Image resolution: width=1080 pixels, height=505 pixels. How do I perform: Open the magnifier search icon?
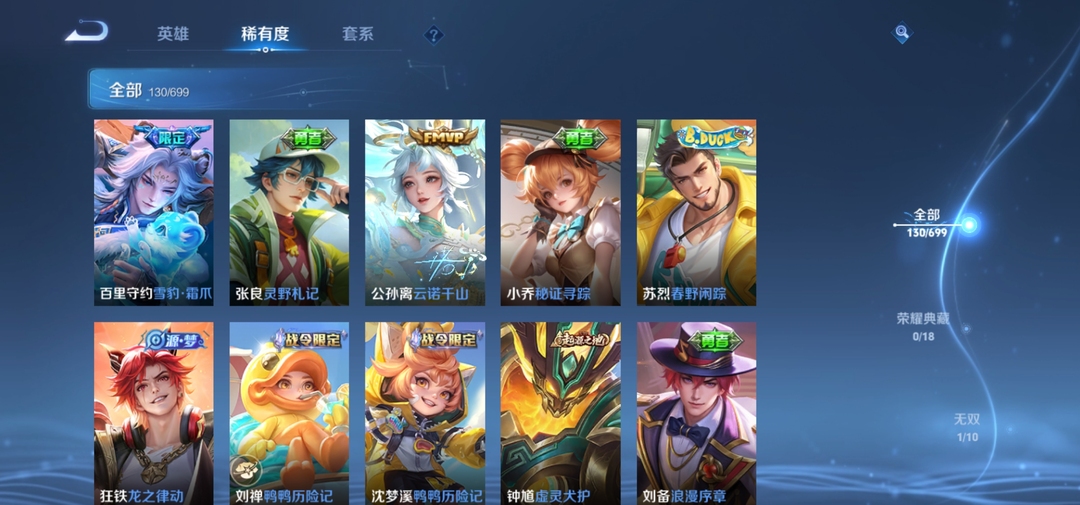(902, 33)
